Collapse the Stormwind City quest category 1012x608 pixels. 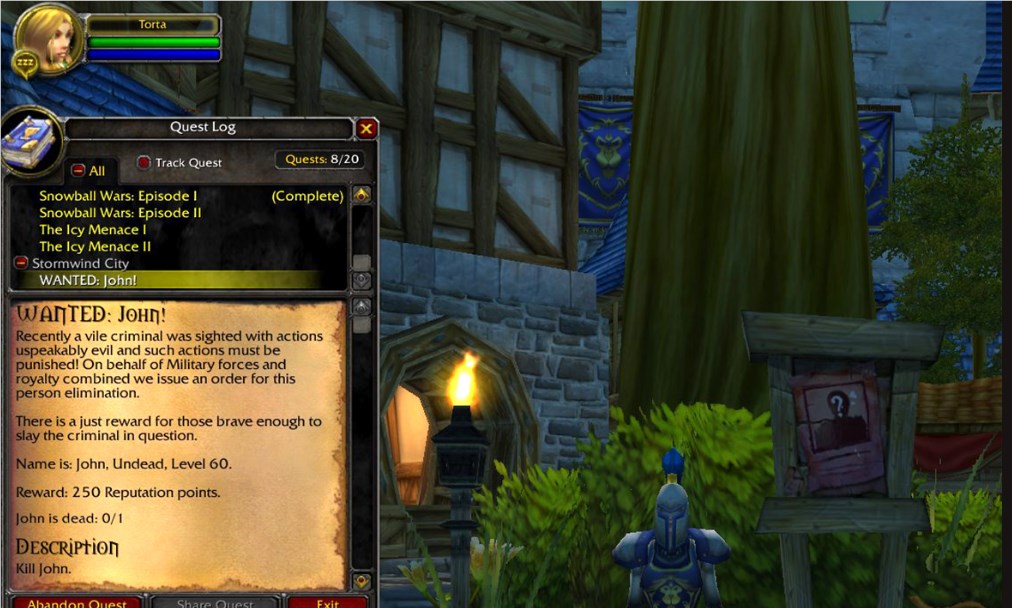point(21,263)
